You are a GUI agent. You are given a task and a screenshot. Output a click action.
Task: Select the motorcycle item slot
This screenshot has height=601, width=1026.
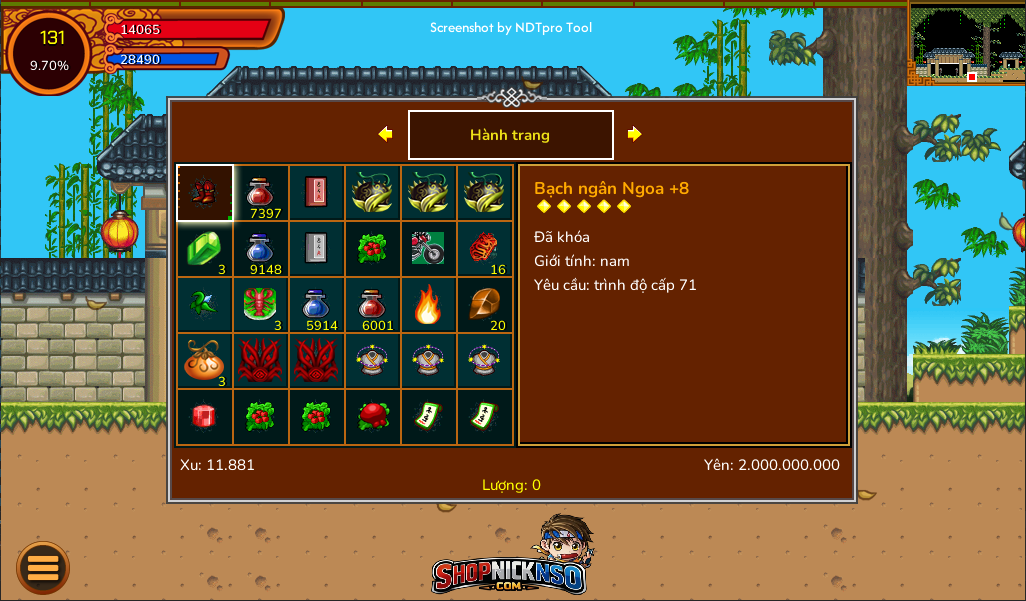pos(429,249)
